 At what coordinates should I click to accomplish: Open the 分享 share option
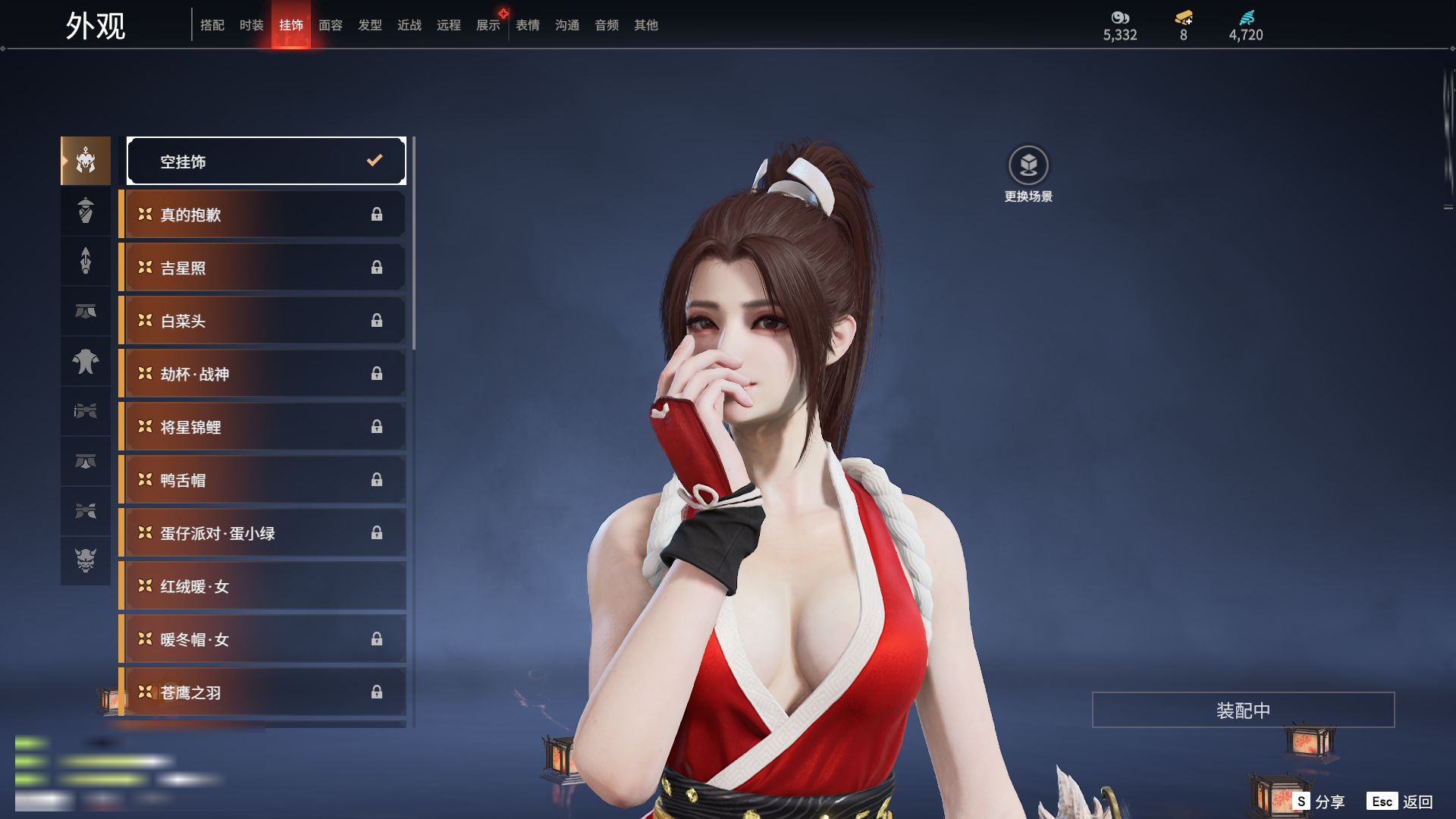tap(1319, 802)
